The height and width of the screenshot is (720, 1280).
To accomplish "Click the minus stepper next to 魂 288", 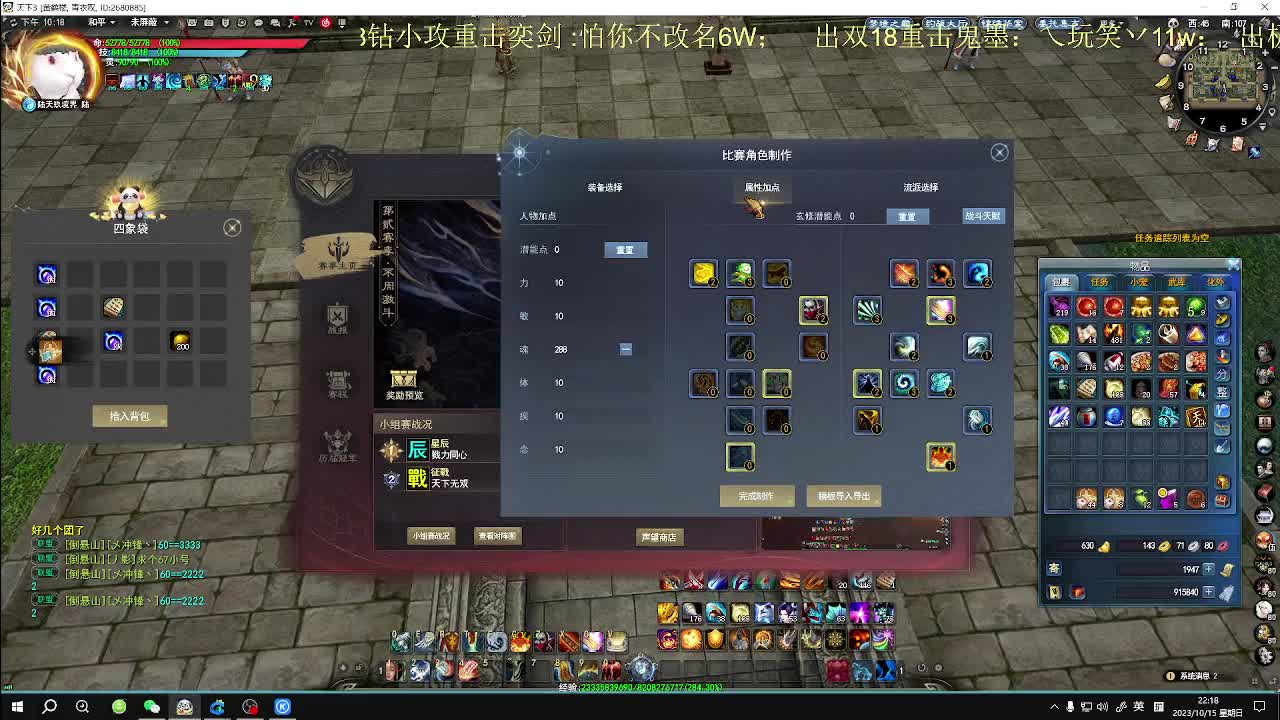I will tap(626, 348).
